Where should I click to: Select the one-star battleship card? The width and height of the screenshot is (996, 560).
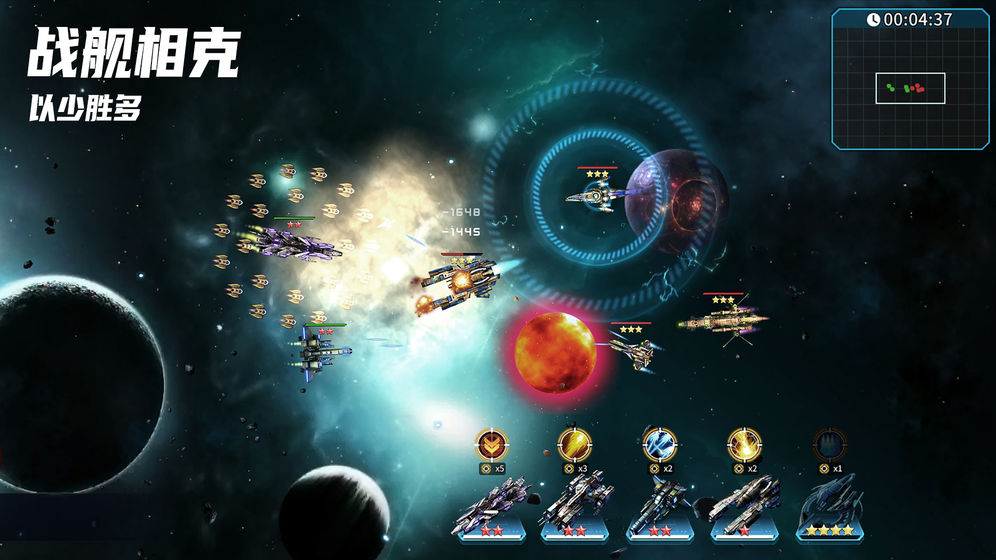744,508
